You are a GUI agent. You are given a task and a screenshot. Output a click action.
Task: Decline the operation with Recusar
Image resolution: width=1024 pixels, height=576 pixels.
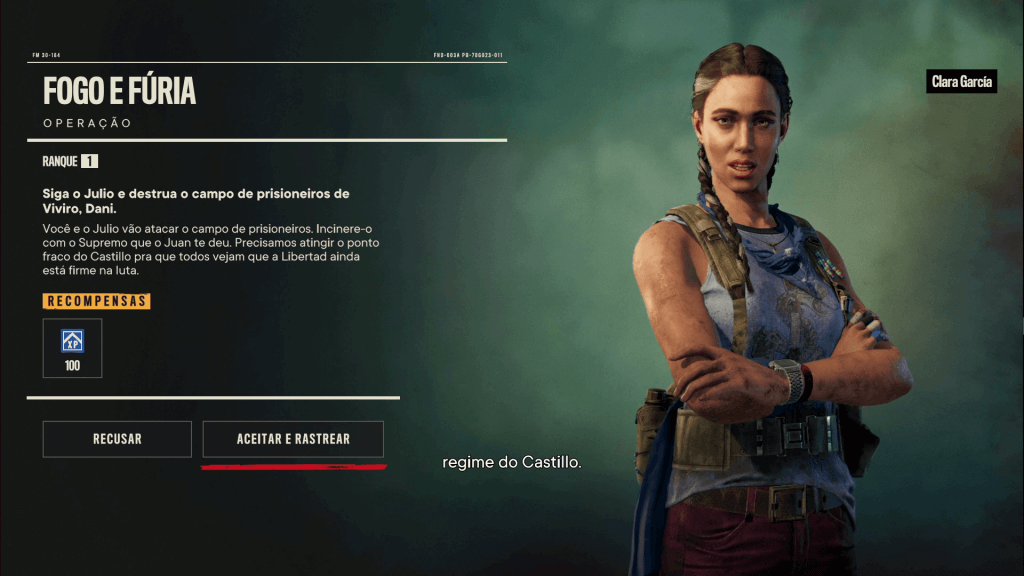(117, 439)
